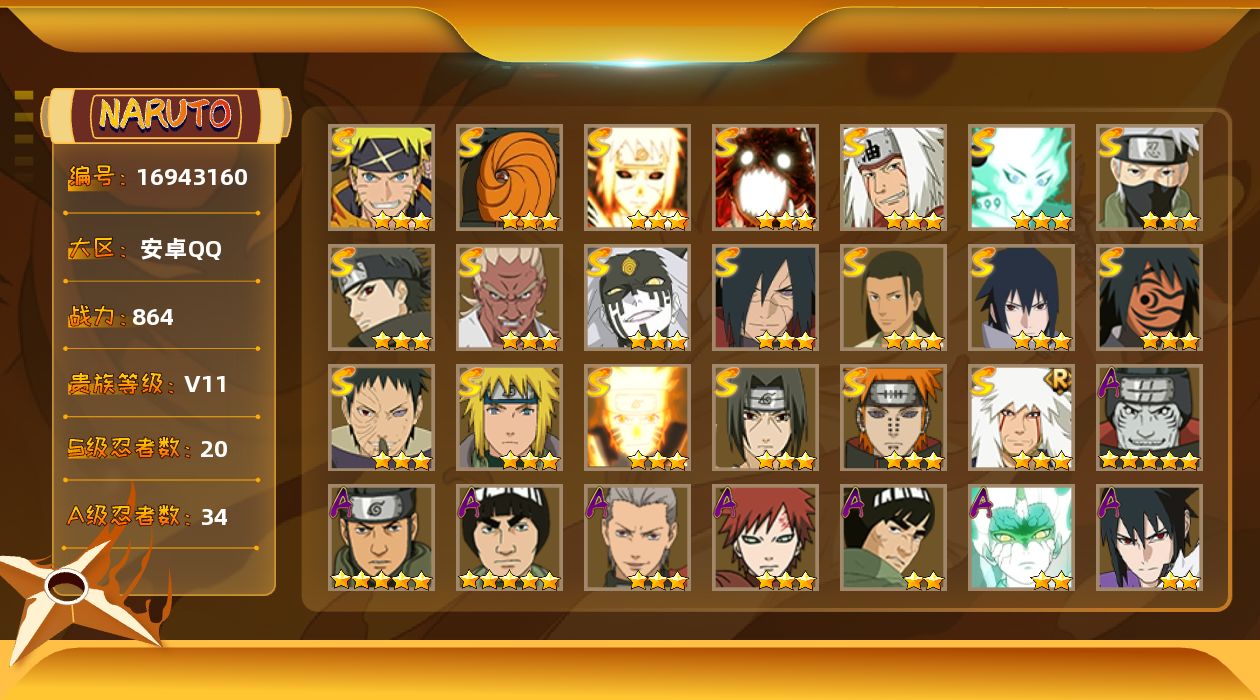
Task: Click the Minato portrait
Action: click(509, 418)
